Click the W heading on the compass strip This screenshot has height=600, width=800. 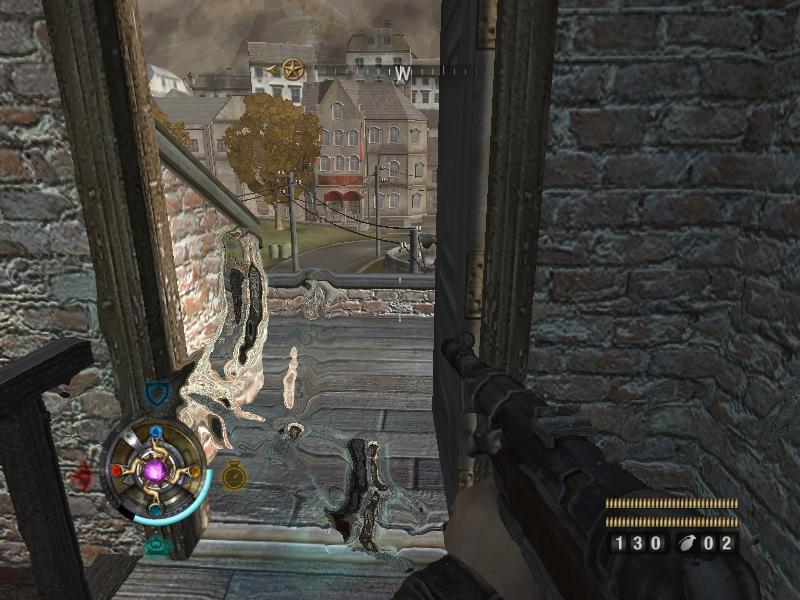click(x=402, y=73)
